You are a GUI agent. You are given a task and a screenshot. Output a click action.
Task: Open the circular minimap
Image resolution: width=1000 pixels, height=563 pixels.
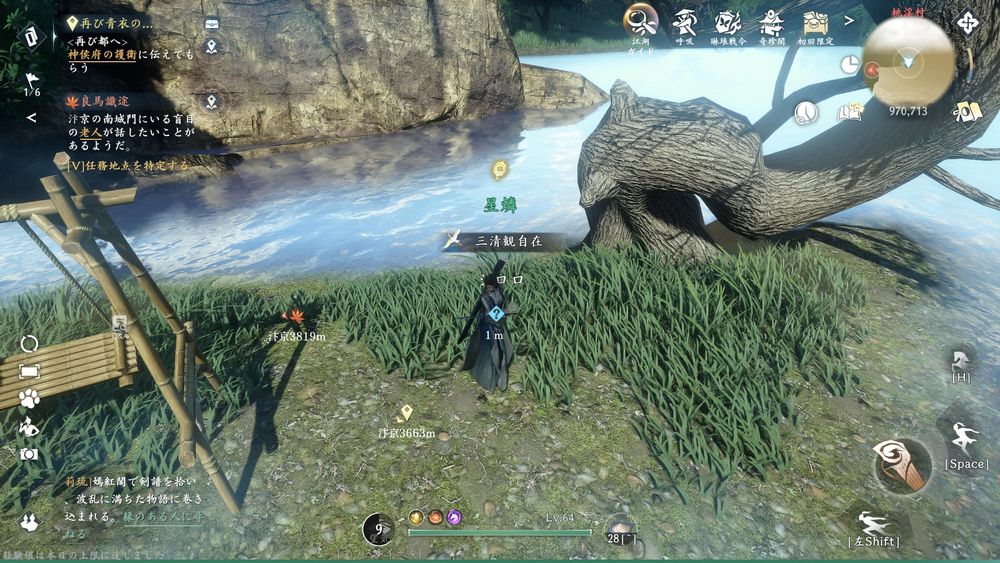pos(908,62)
